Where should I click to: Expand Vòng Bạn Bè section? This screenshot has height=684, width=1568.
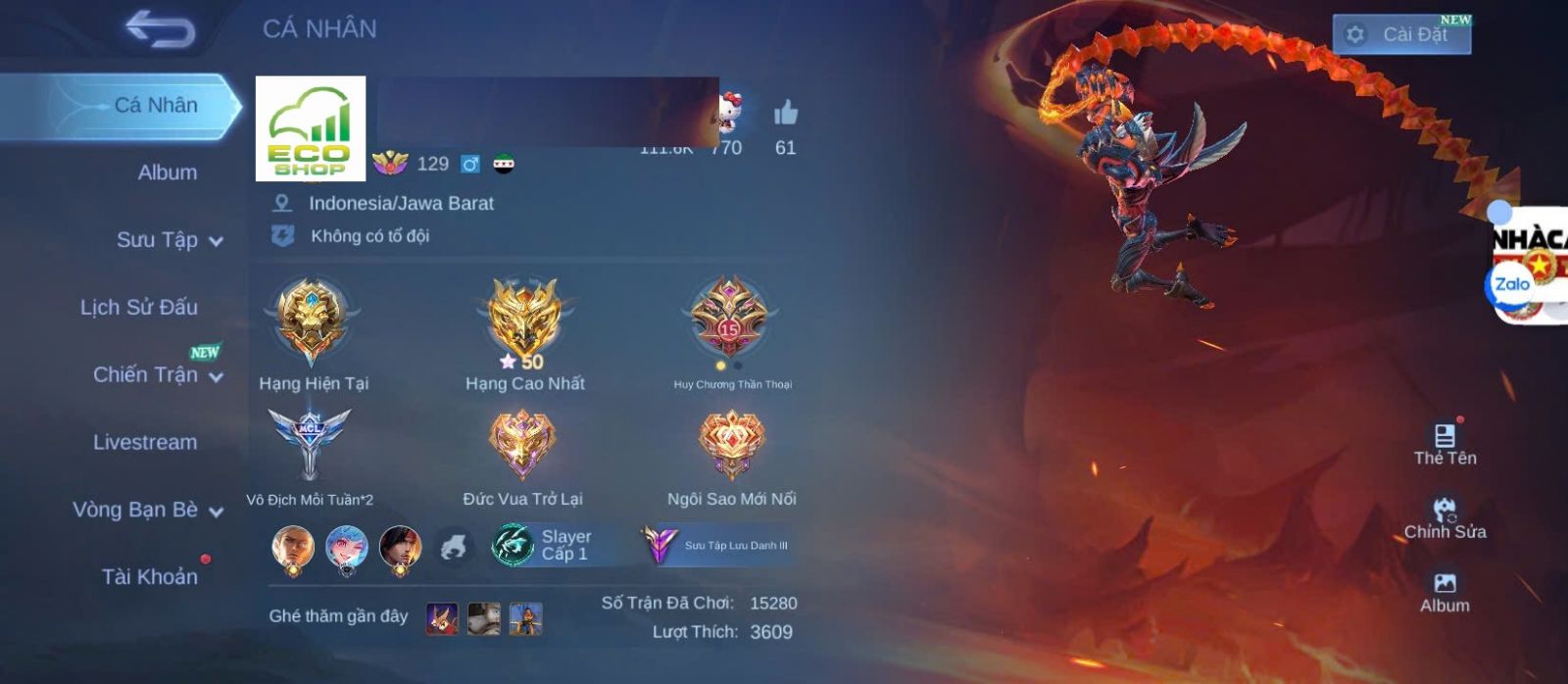(x=147, y=511)
